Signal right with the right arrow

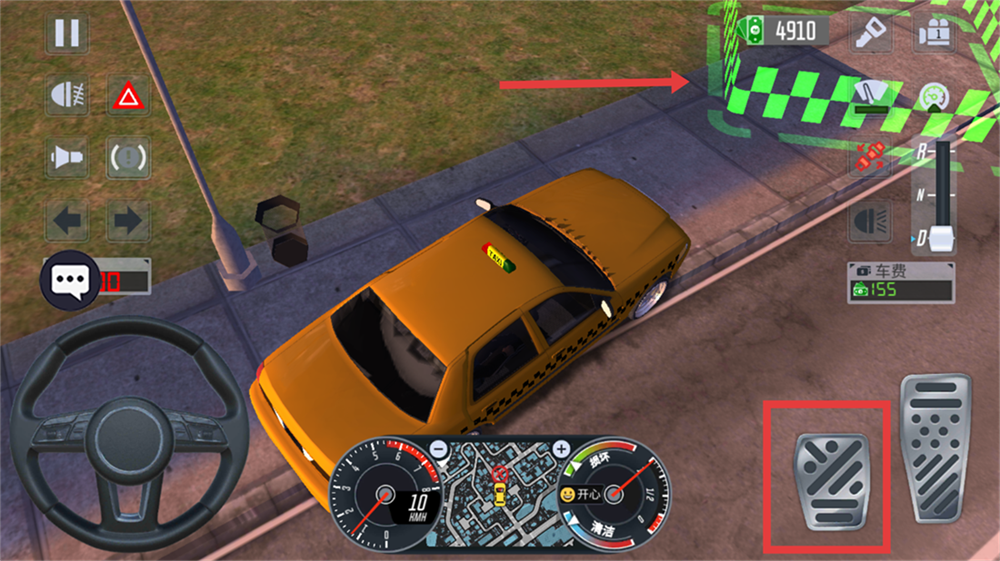[x=128, y=220]
